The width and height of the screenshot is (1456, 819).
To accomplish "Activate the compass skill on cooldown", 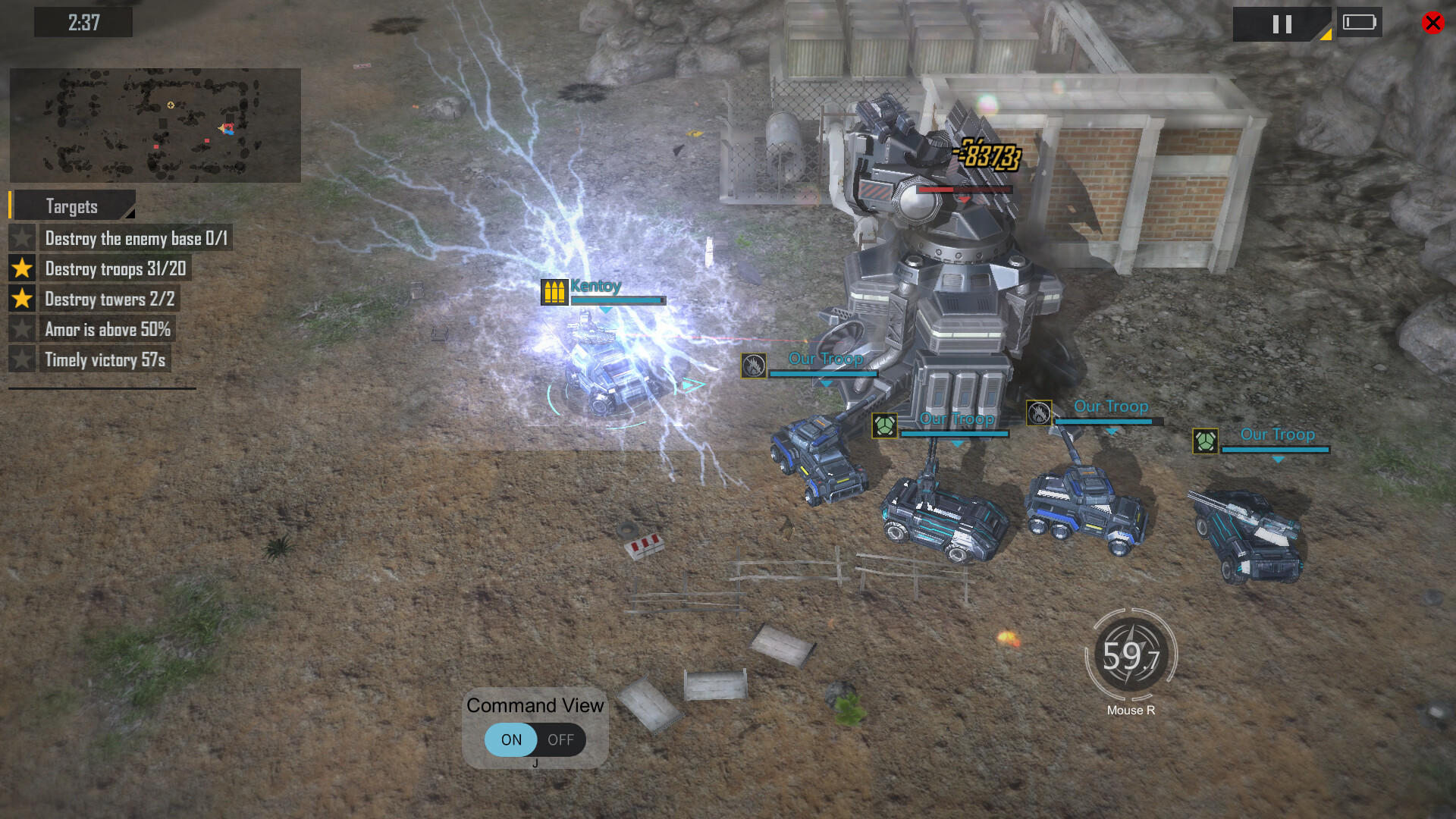I will tap(1131, 654).
